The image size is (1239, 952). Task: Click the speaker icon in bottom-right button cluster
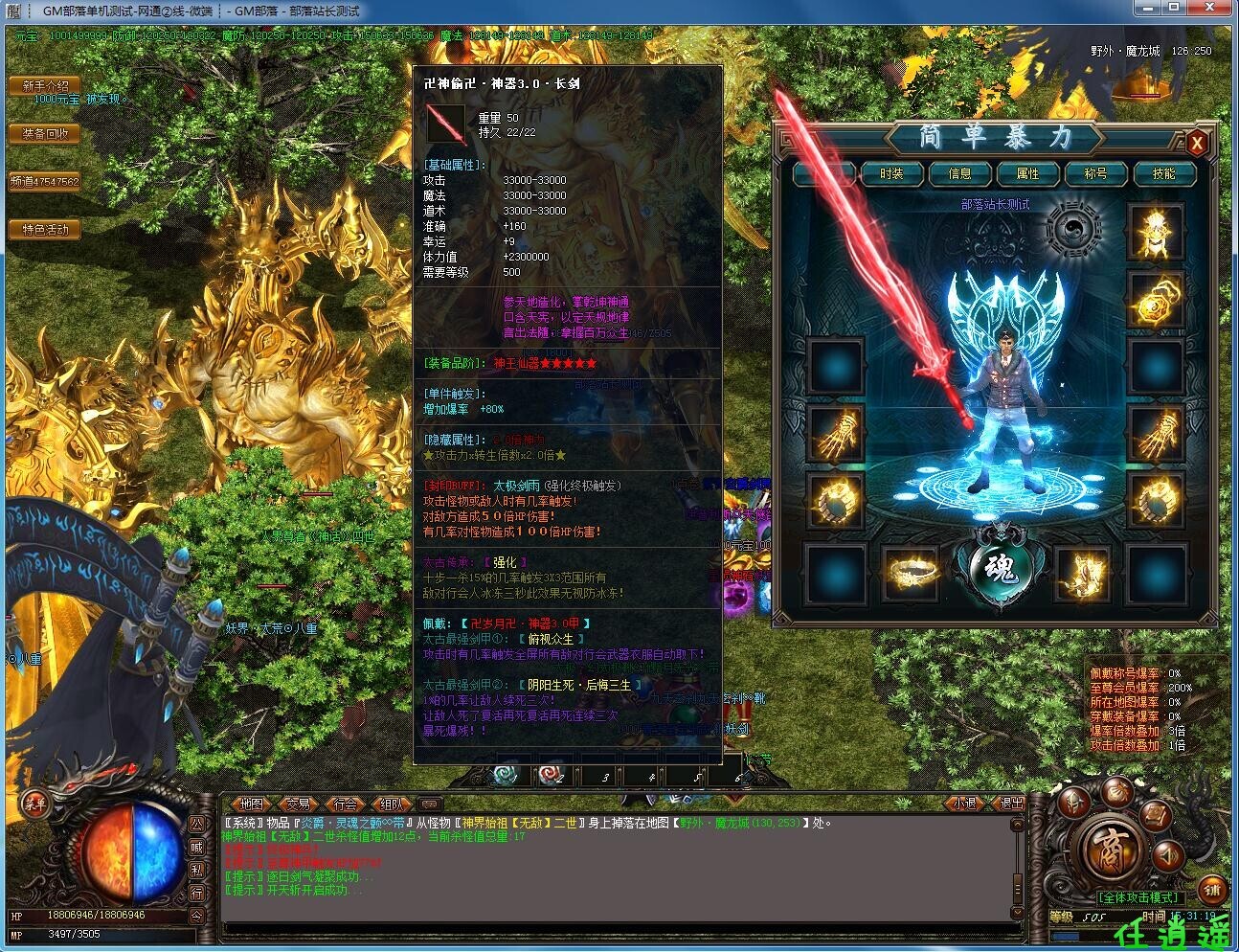pos(1166,855)
